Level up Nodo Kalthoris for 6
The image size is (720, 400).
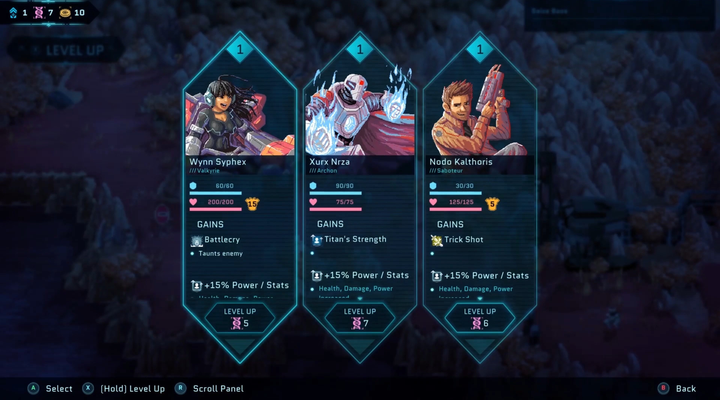480,317
